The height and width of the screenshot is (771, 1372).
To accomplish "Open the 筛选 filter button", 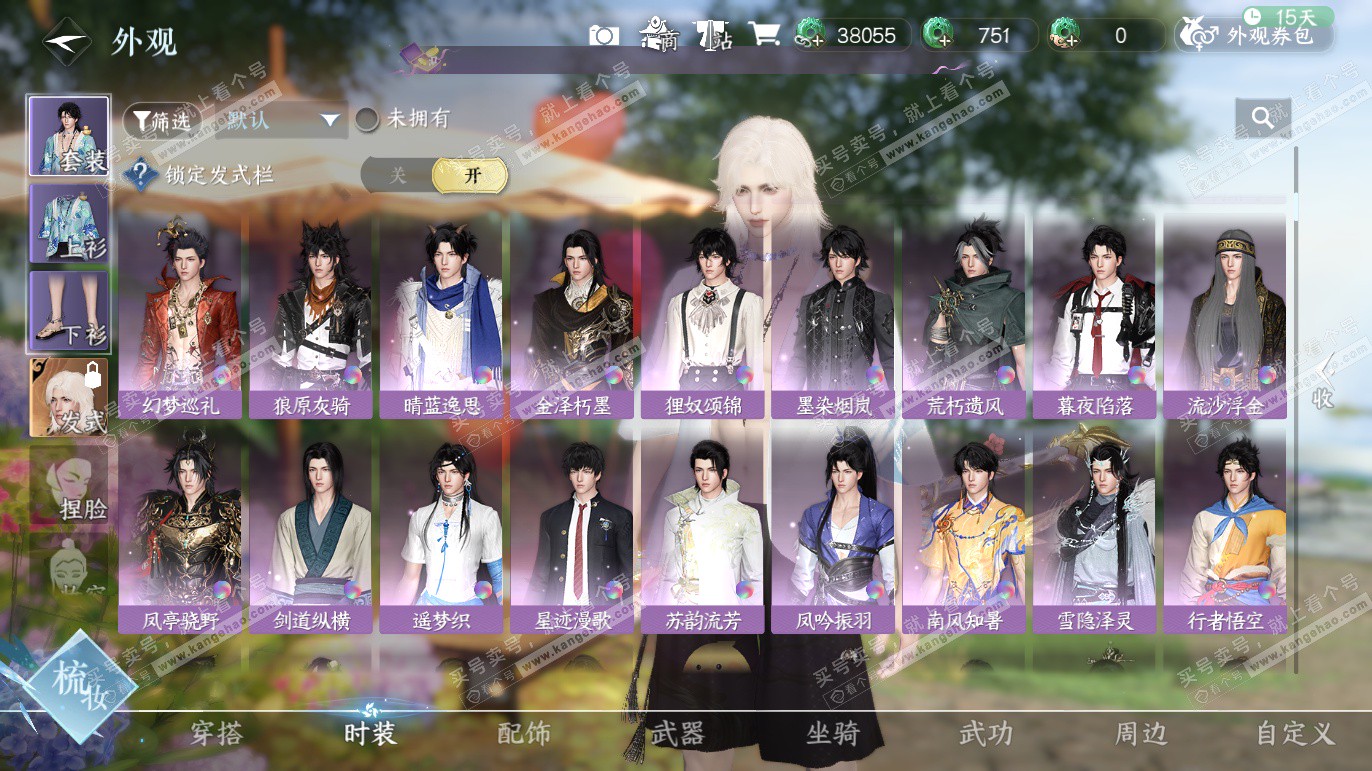I will pos(159,120).
